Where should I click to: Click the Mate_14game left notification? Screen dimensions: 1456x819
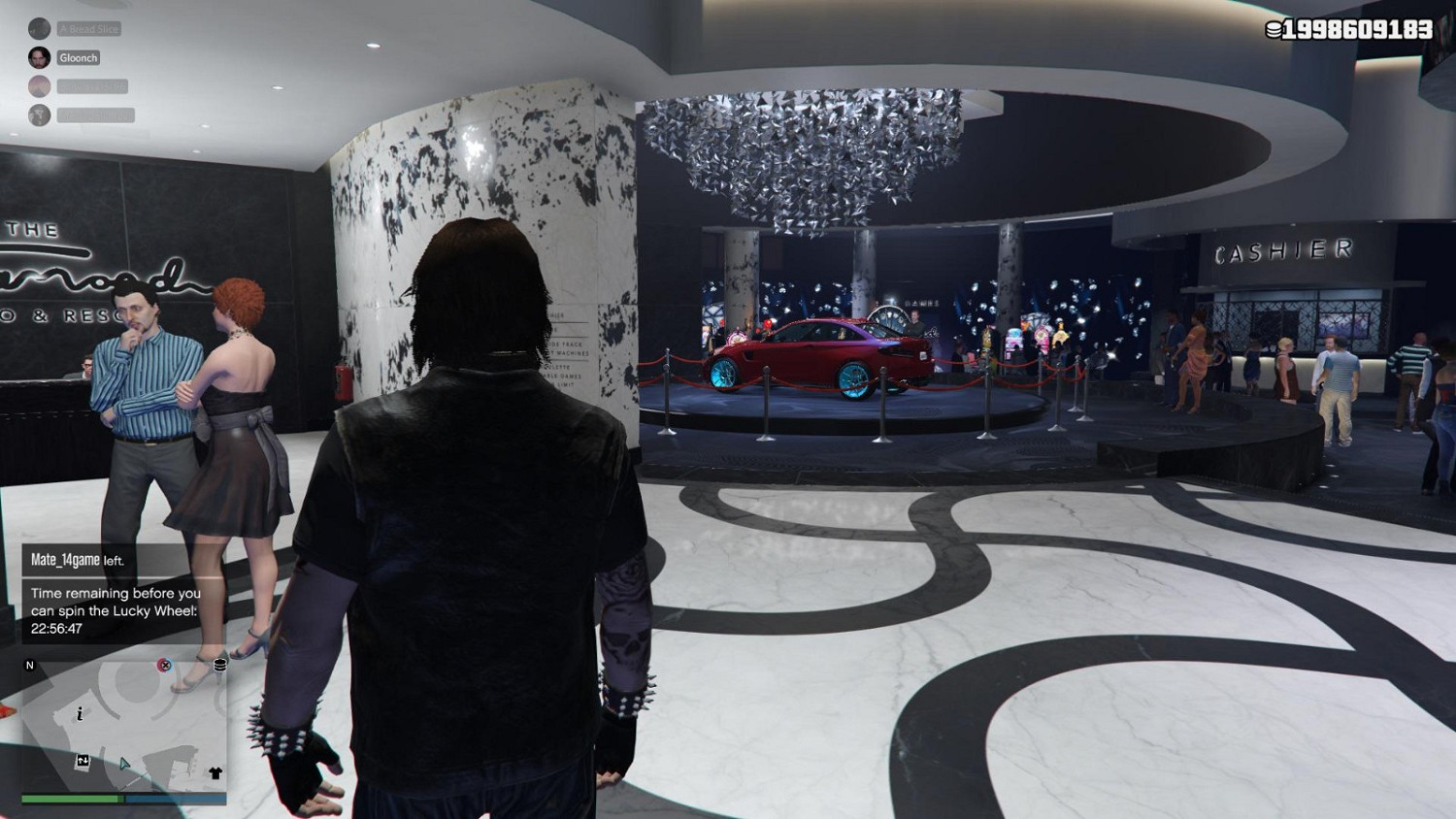78,558
